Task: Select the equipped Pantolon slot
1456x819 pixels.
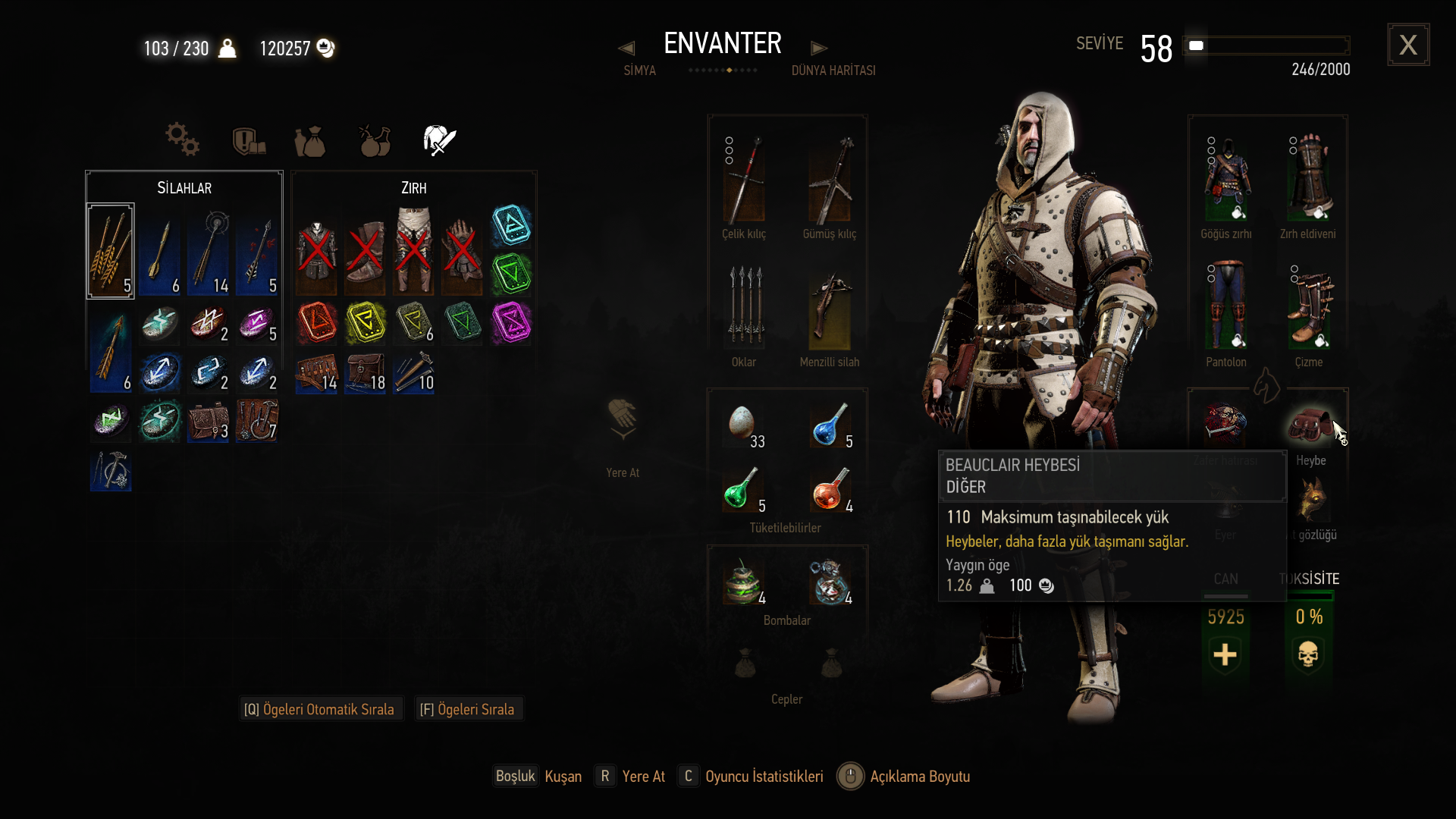Action: point(1226,307)
